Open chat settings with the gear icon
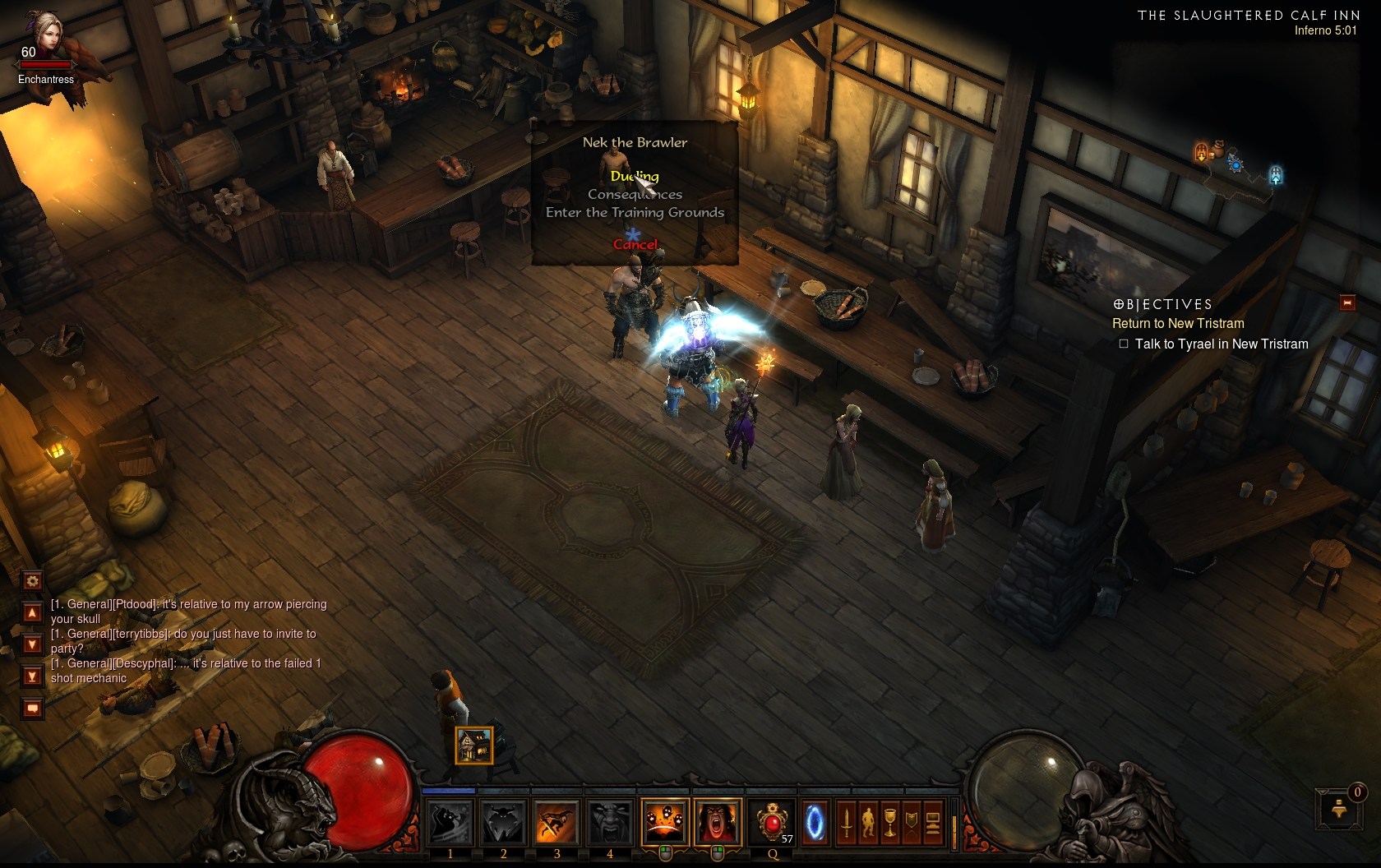 tap(32, 581)
